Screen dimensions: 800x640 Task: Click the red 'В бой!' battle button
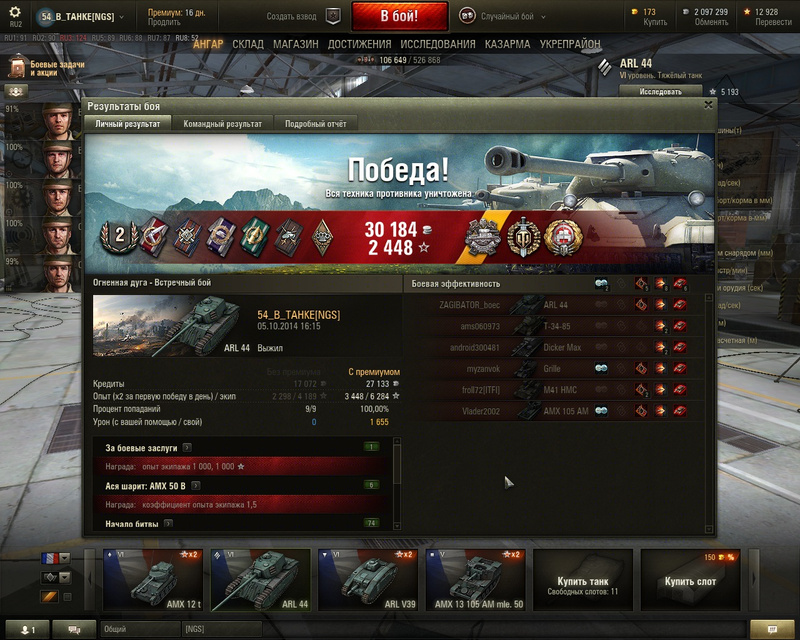coord(399,17)
